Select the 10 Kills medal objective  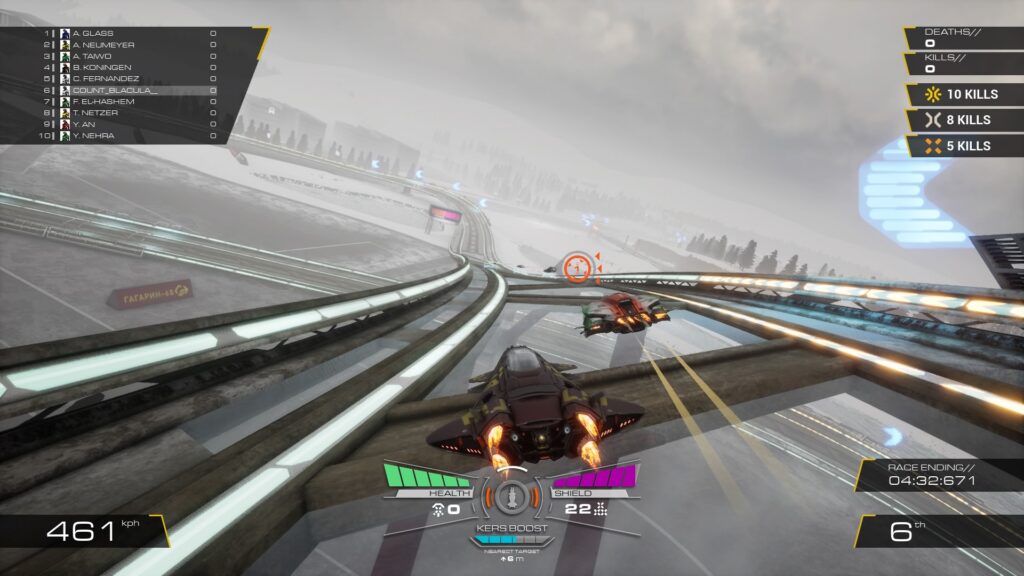(x=964, y=94)
